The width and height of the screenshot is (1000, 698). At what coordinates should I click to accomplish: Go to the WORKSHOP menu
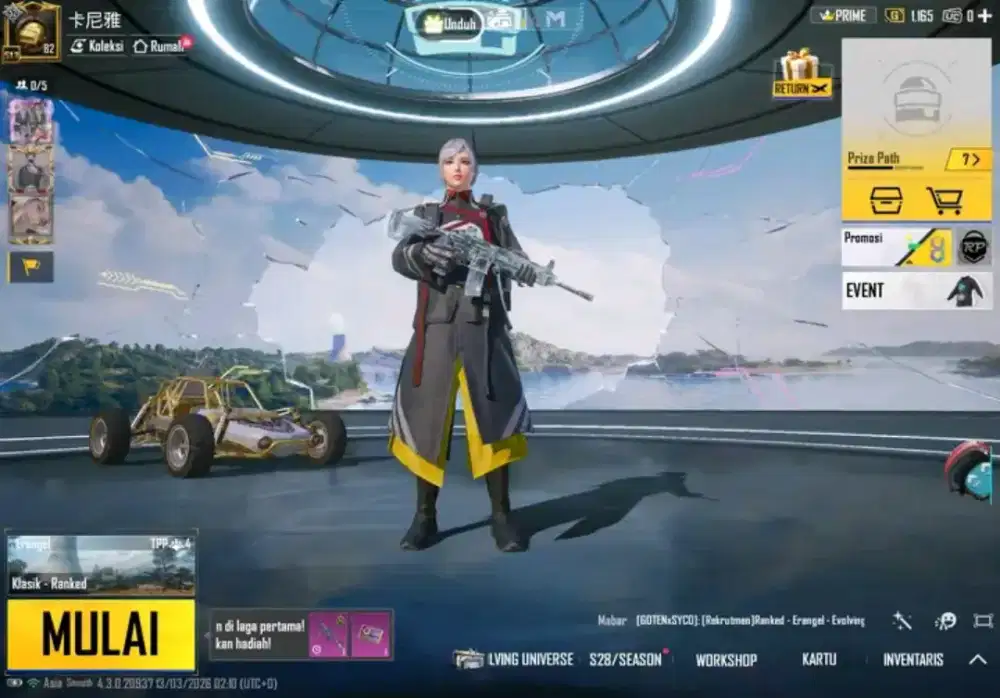click(x=726, y=660)
